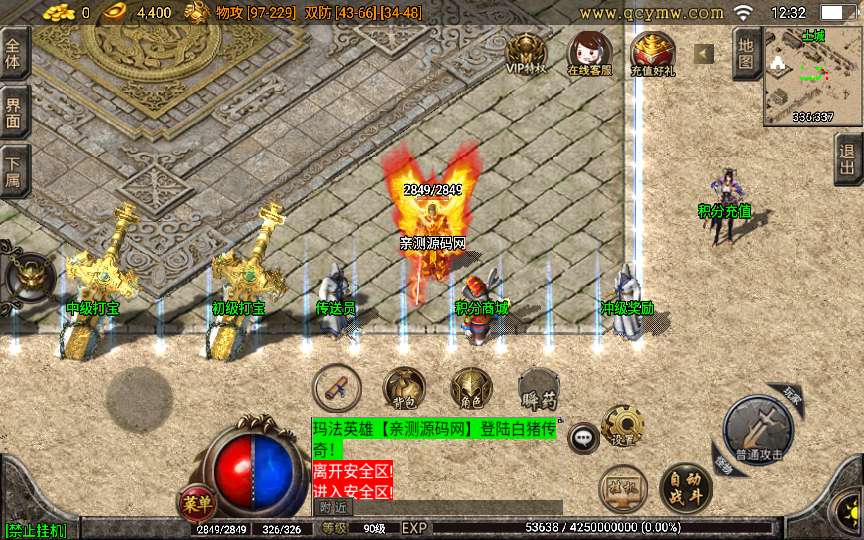This screenshot has width=864, height=540.
Task: Open the 角色 character sheet
Action: pos(470,388)
